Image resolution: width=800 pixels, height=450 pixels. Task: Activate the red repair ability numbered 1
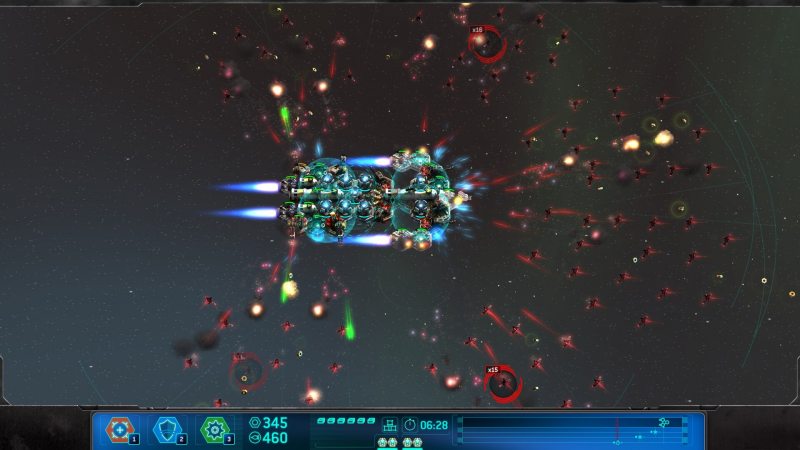pyautogui.click(x=120, y=430)
